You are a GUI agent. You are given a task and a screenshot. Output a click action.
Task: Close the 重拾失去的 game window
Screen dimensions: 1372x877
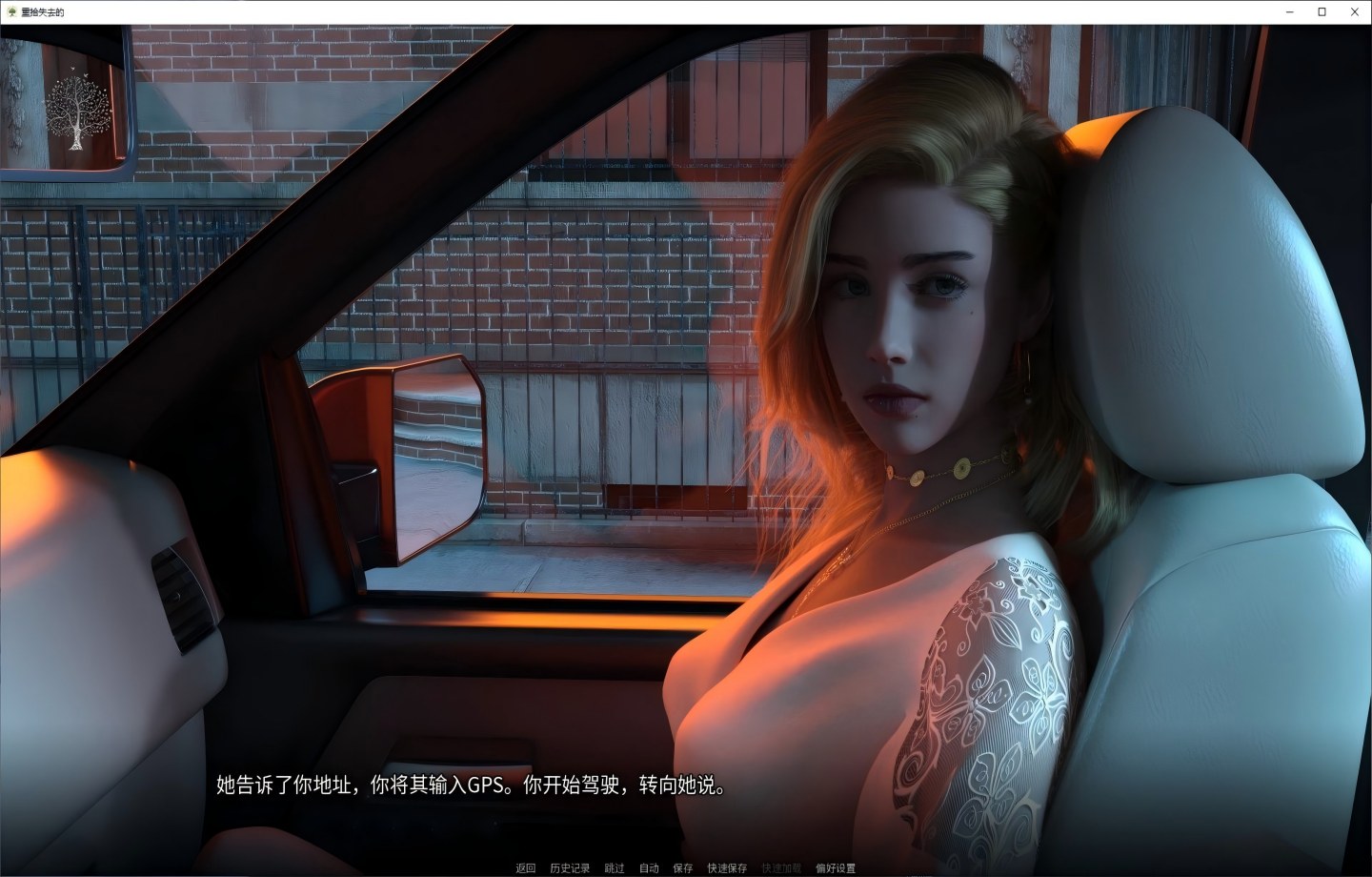tap(1354, 11)
